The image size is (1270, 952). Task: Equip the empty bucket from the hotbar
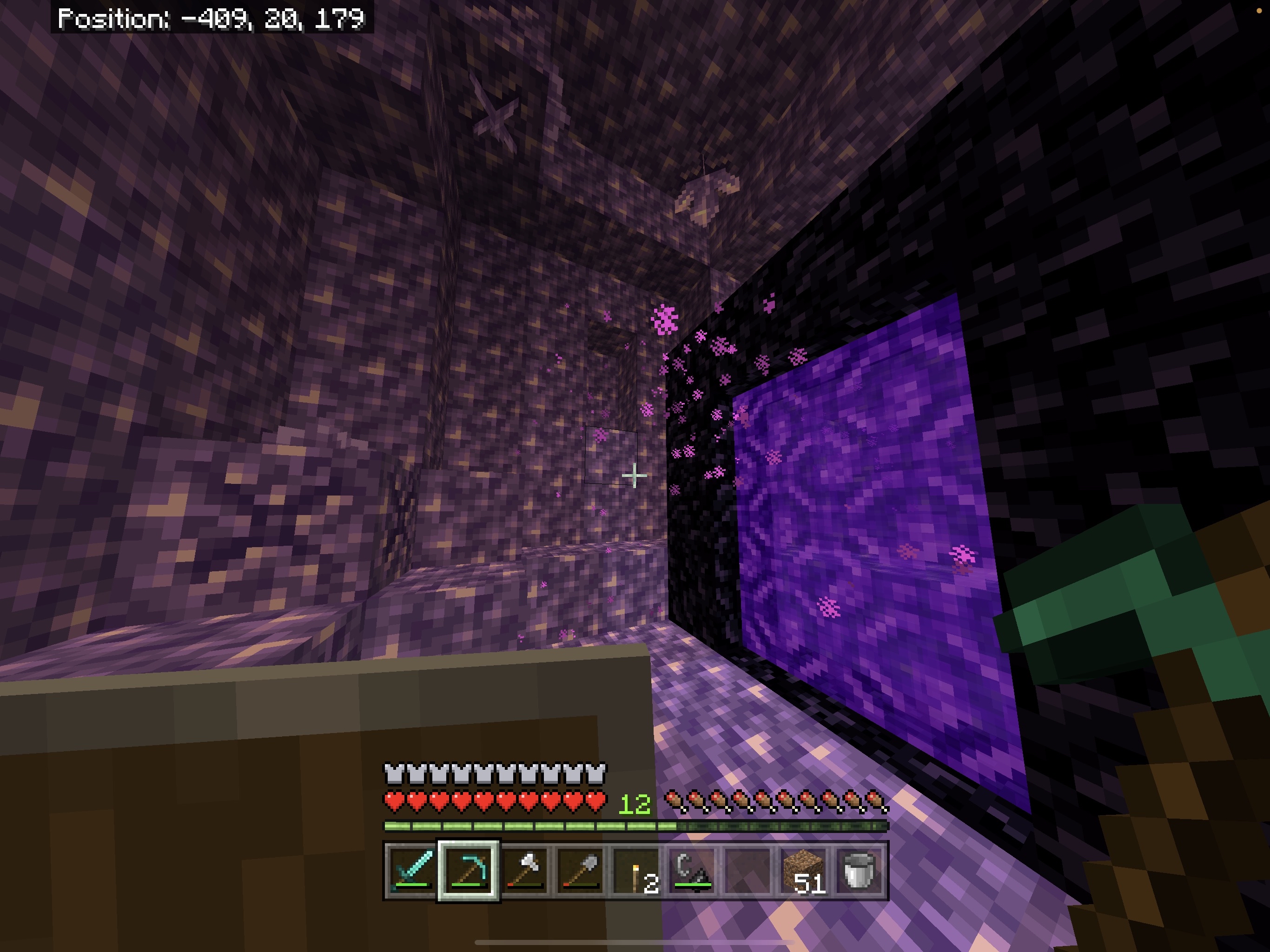point(860,871)
